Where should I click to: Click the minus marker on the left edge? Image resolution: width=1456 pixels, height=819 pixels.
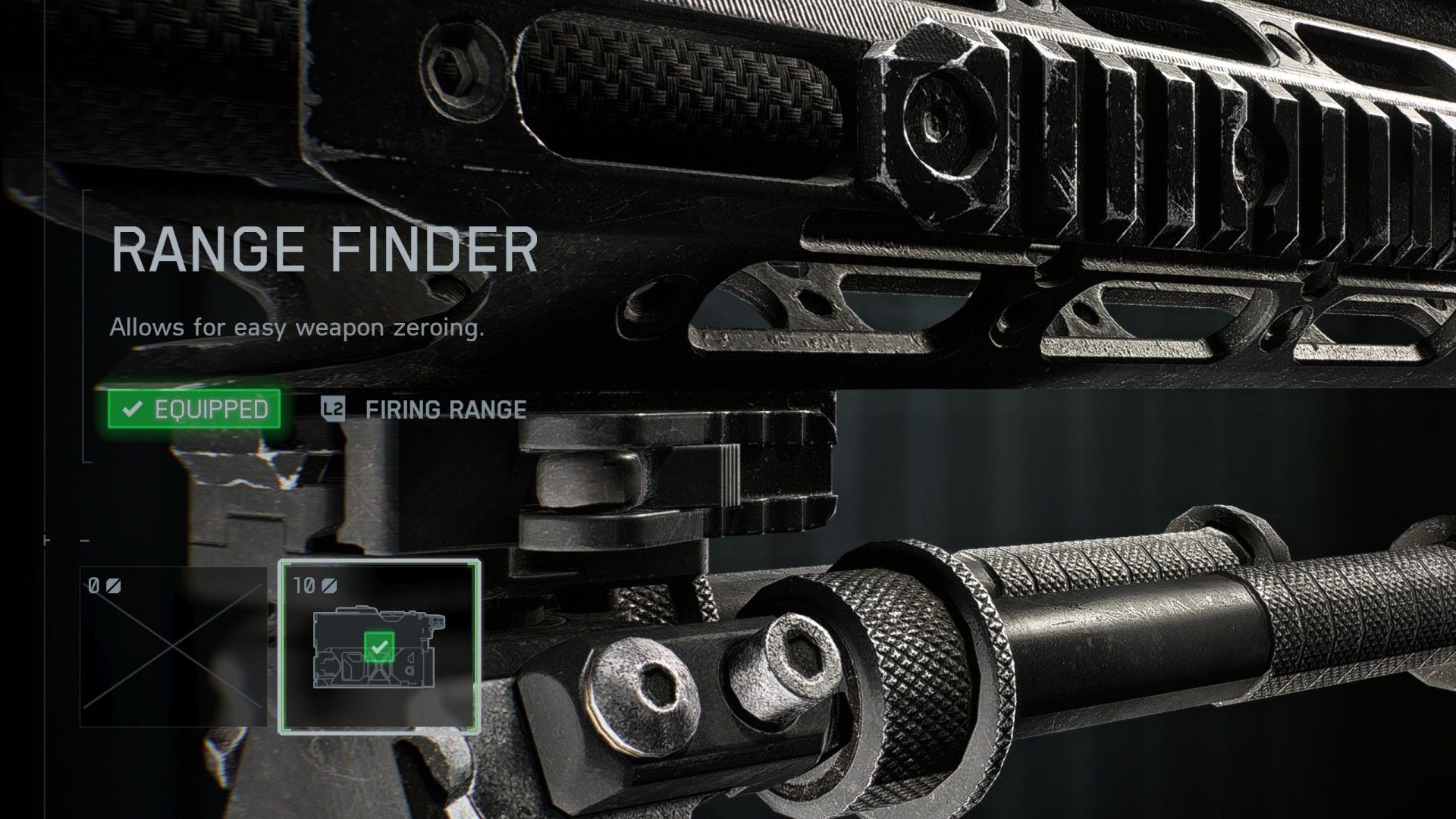[85, 540]
